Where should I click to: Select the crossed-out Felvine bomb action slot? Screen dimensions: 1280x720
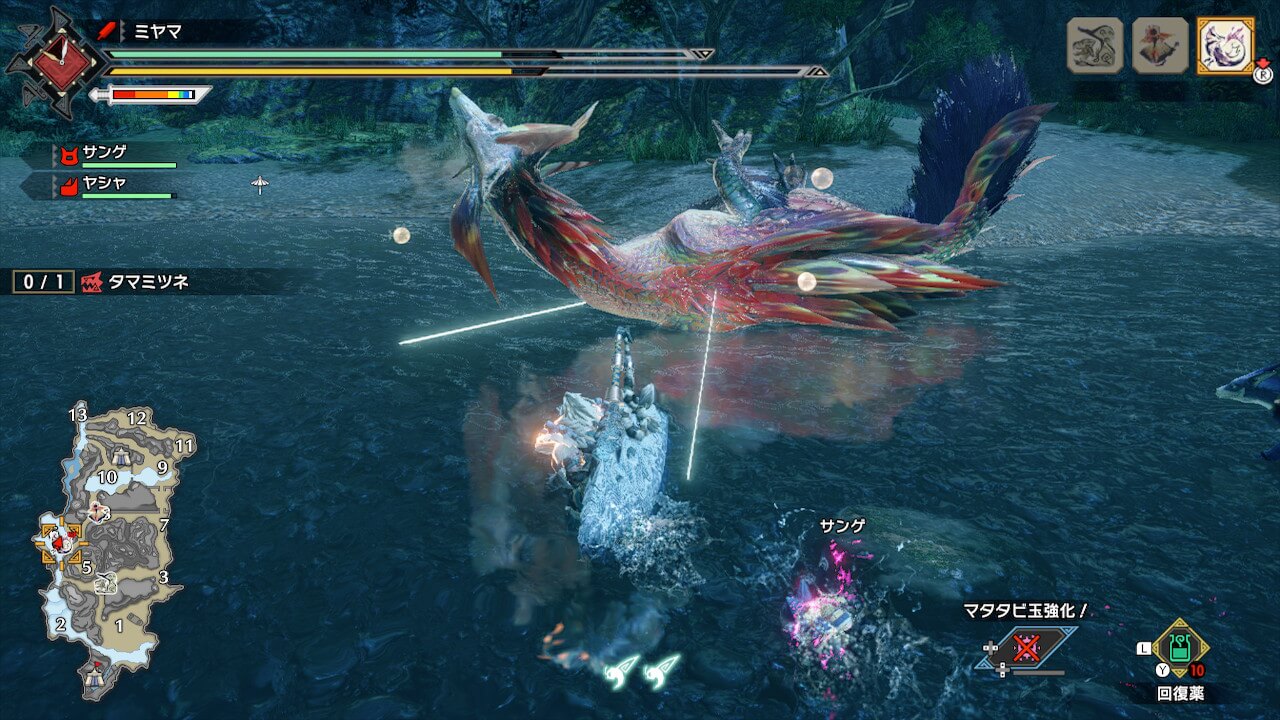click(x=1026, y=647)
